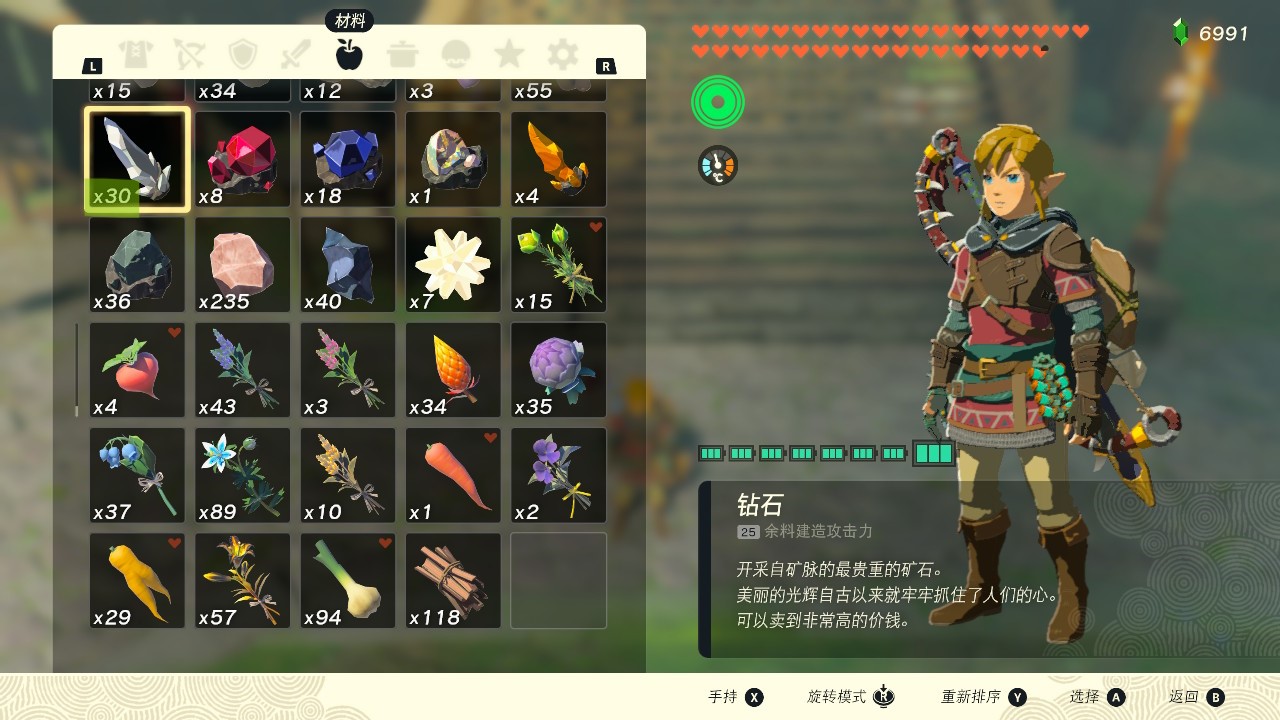Select the pink rock salt slot
1280x720 pixels.
(243, 265)
